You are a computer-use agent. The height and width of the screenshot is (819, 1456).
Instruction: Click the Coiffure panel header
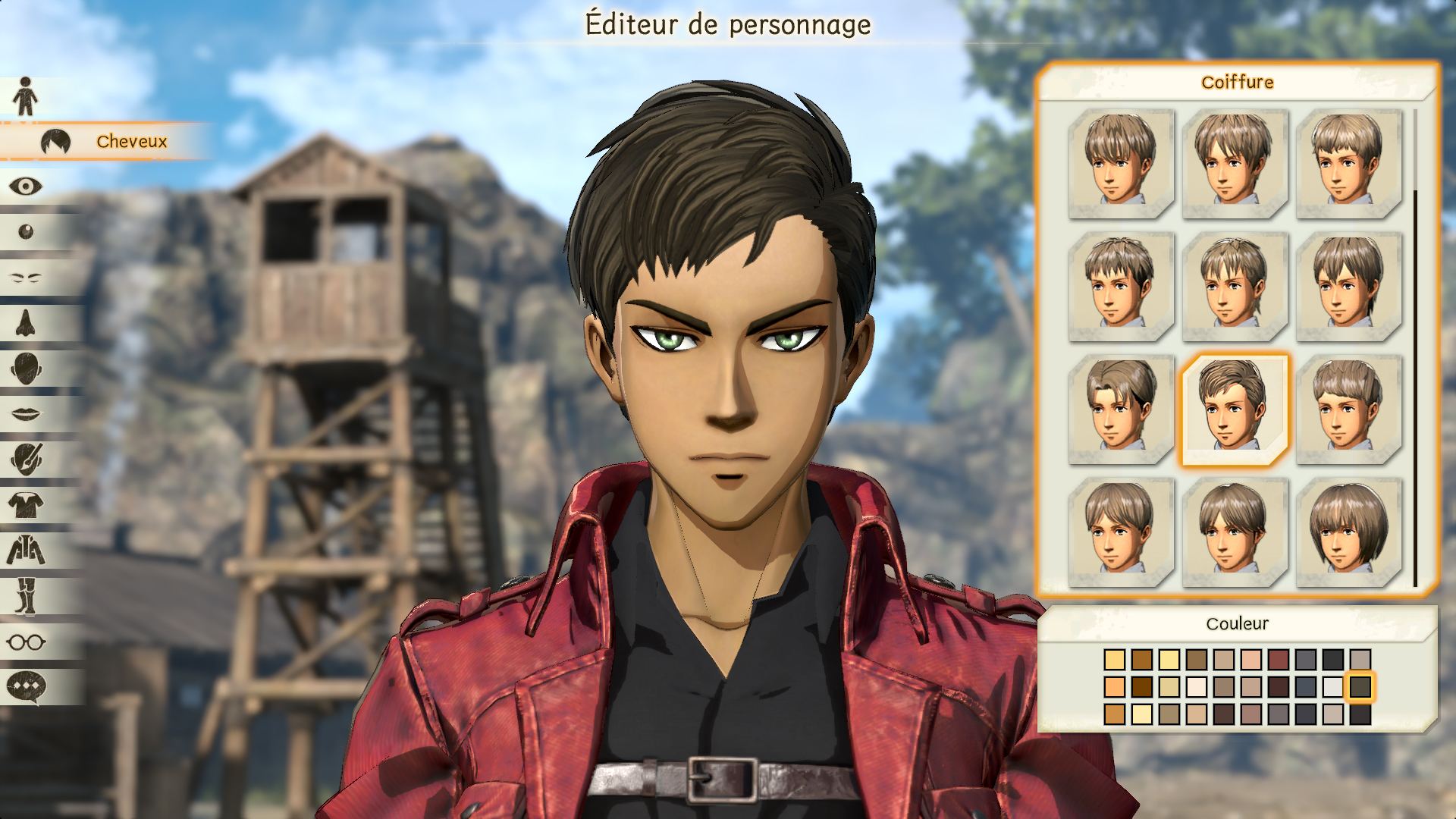pyautogui.click(x=1238, y=82)
